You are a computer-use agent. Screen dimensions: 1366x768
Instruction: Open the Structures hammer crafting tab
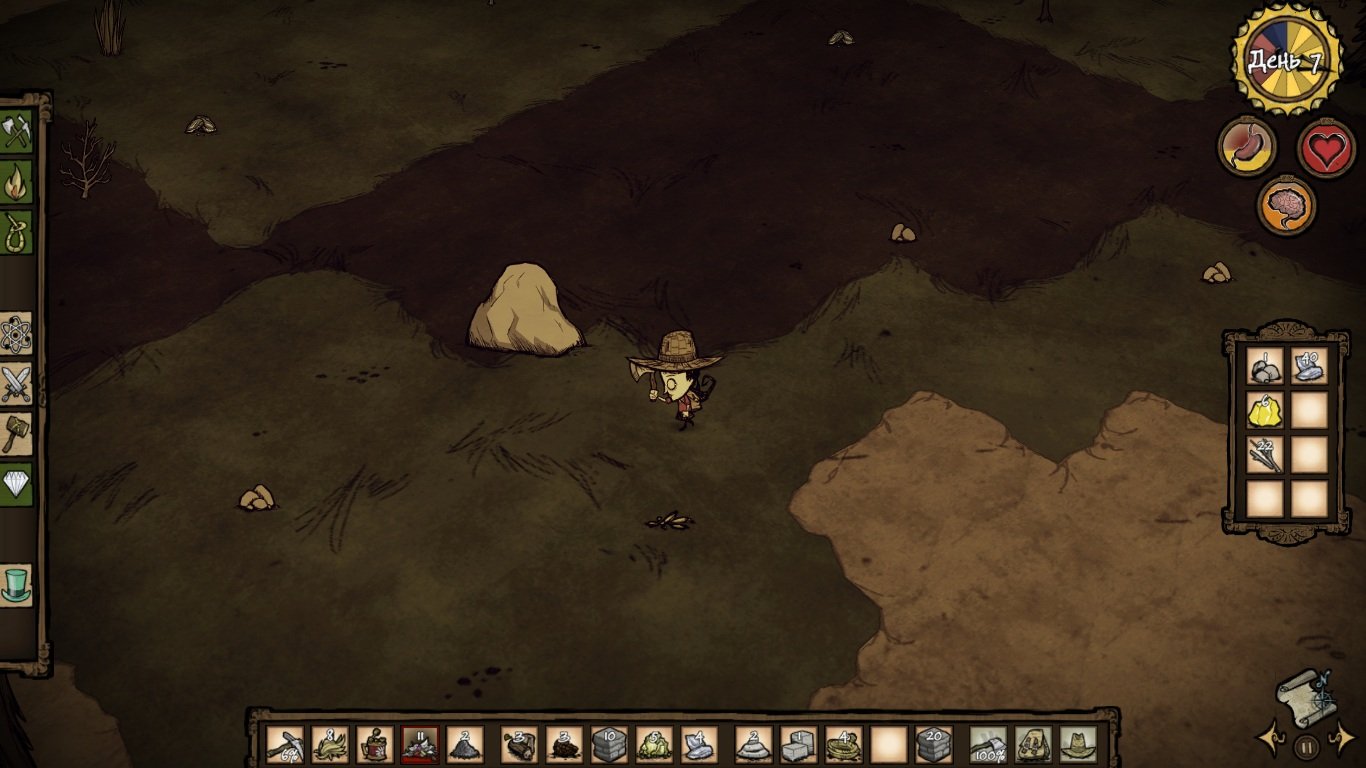(x=17, y=434)
